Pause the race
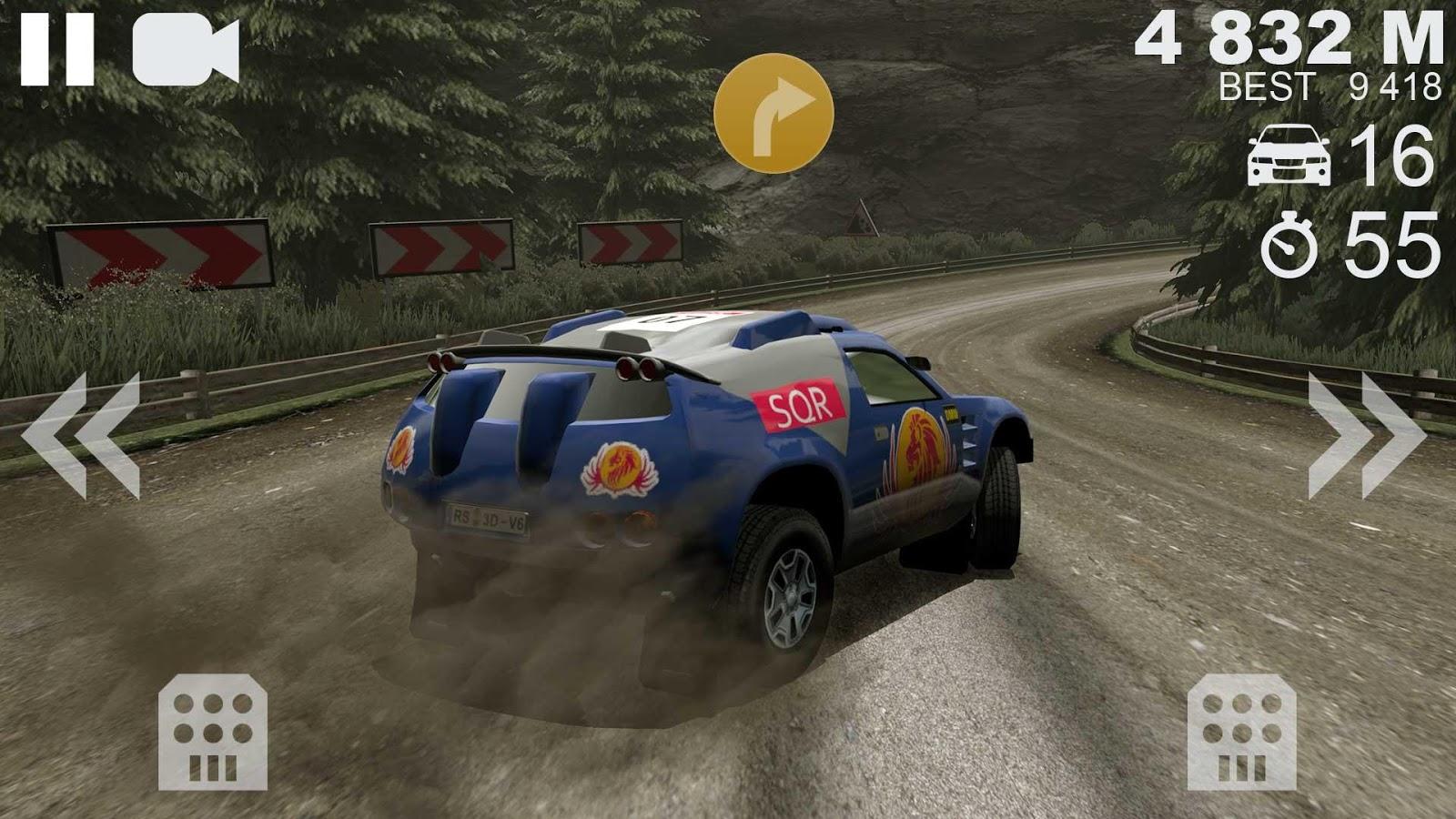The image size is (1456, 819). (x=56, y=51)
